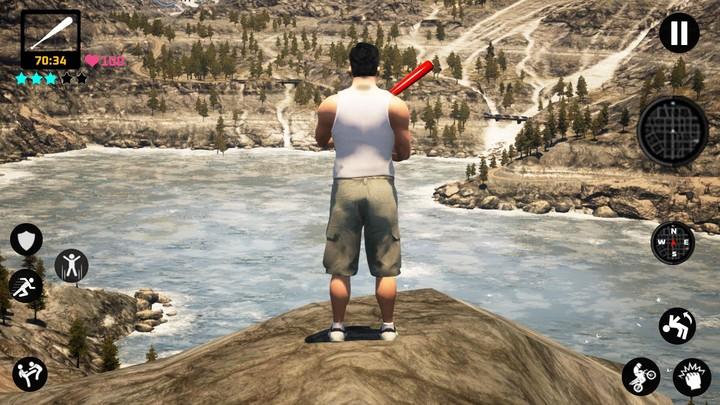Tap the jumping figure icon
Screen dimensions: 720x405
point(71,265)
